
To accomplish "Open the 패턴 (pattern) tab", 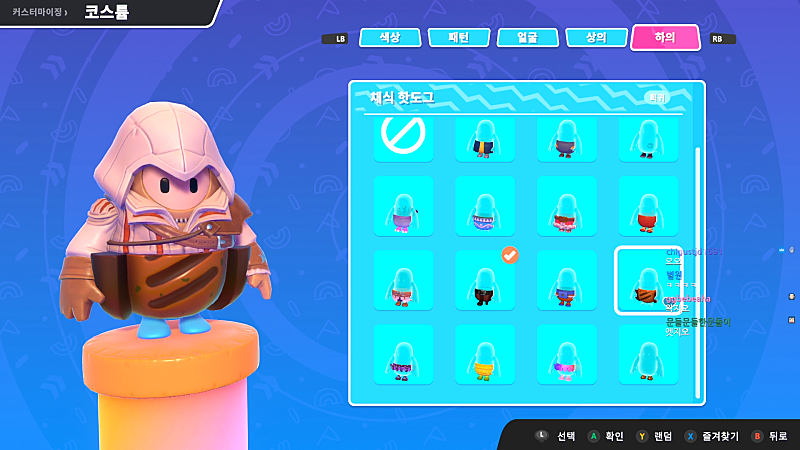I will pos(458,38).
